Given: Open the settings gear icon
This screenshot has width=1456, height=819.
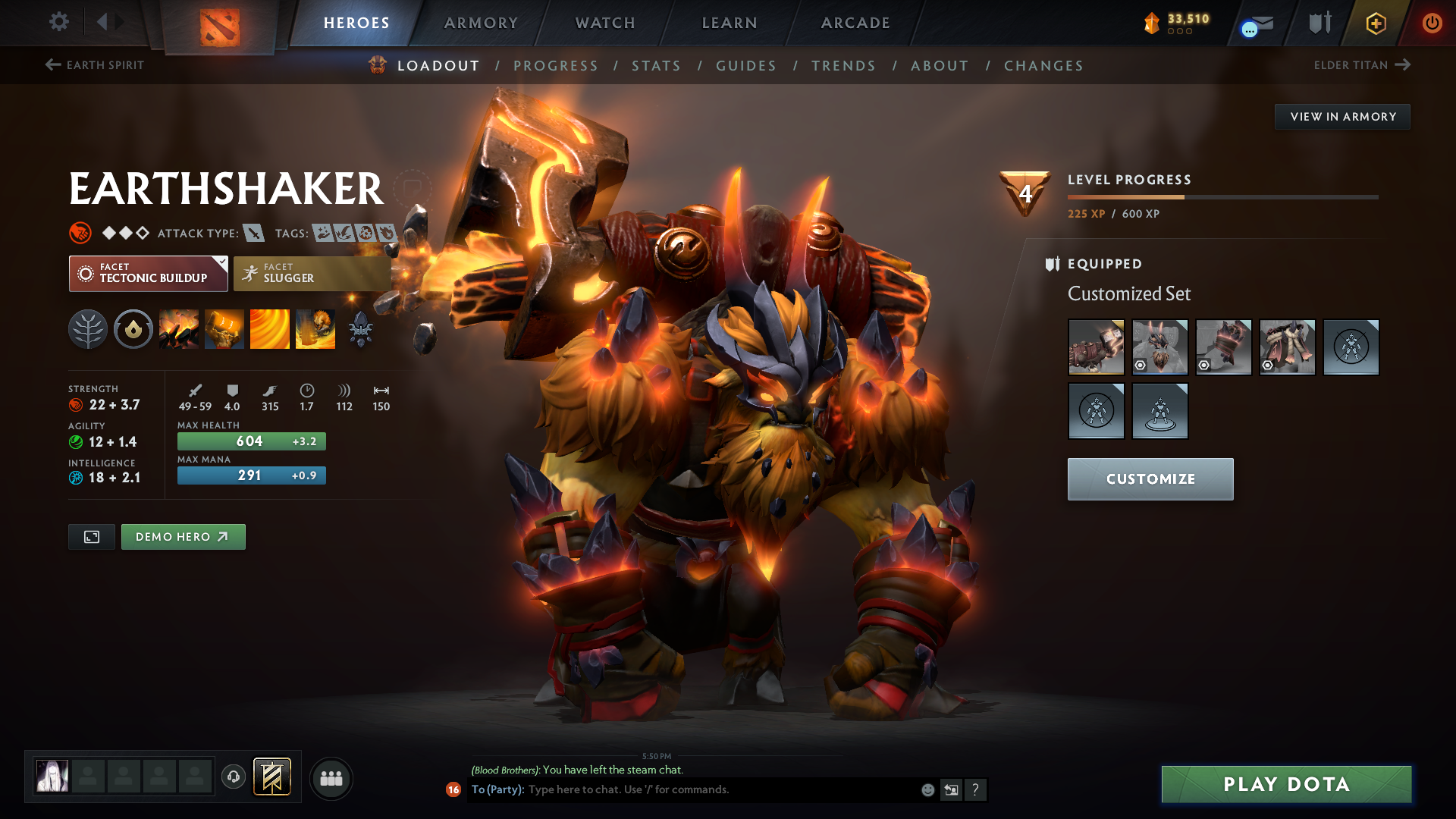Looking at the screenshot, I should pos(59,22).
